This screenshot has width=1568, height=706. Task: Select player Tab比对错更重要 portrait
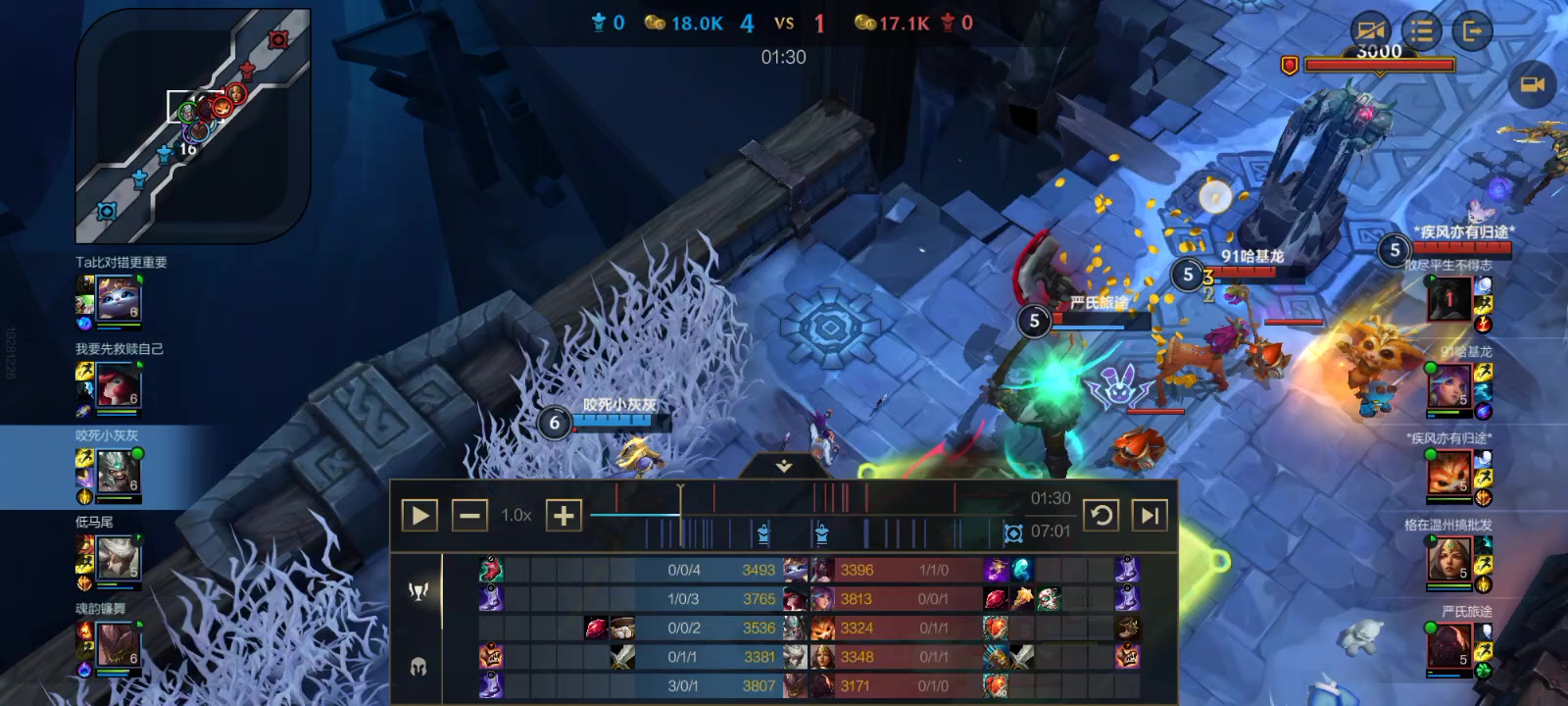tap(120, 299)
